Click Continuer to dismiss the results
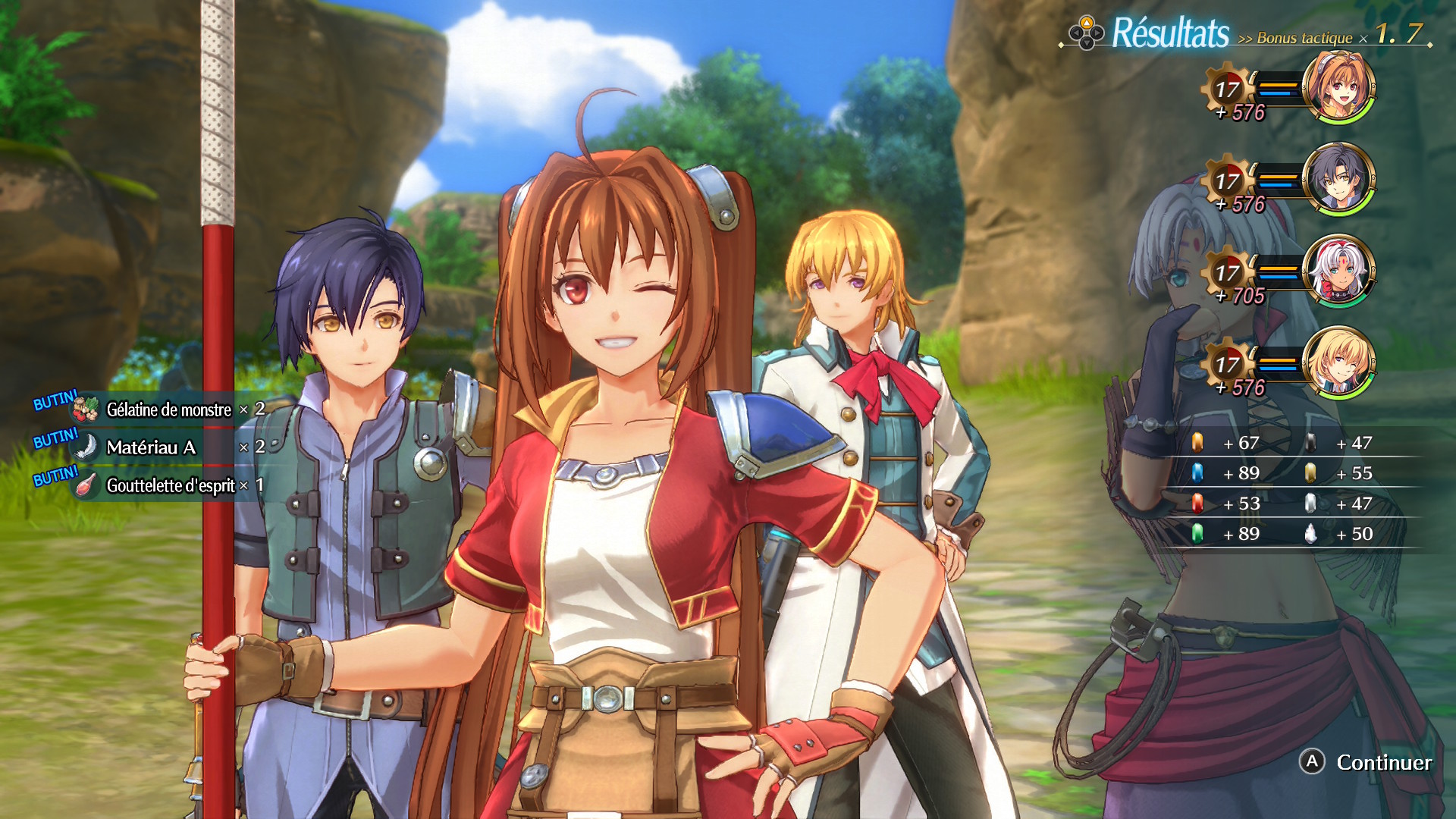Screen dimensions: 1456x819 pos(1367,762)
